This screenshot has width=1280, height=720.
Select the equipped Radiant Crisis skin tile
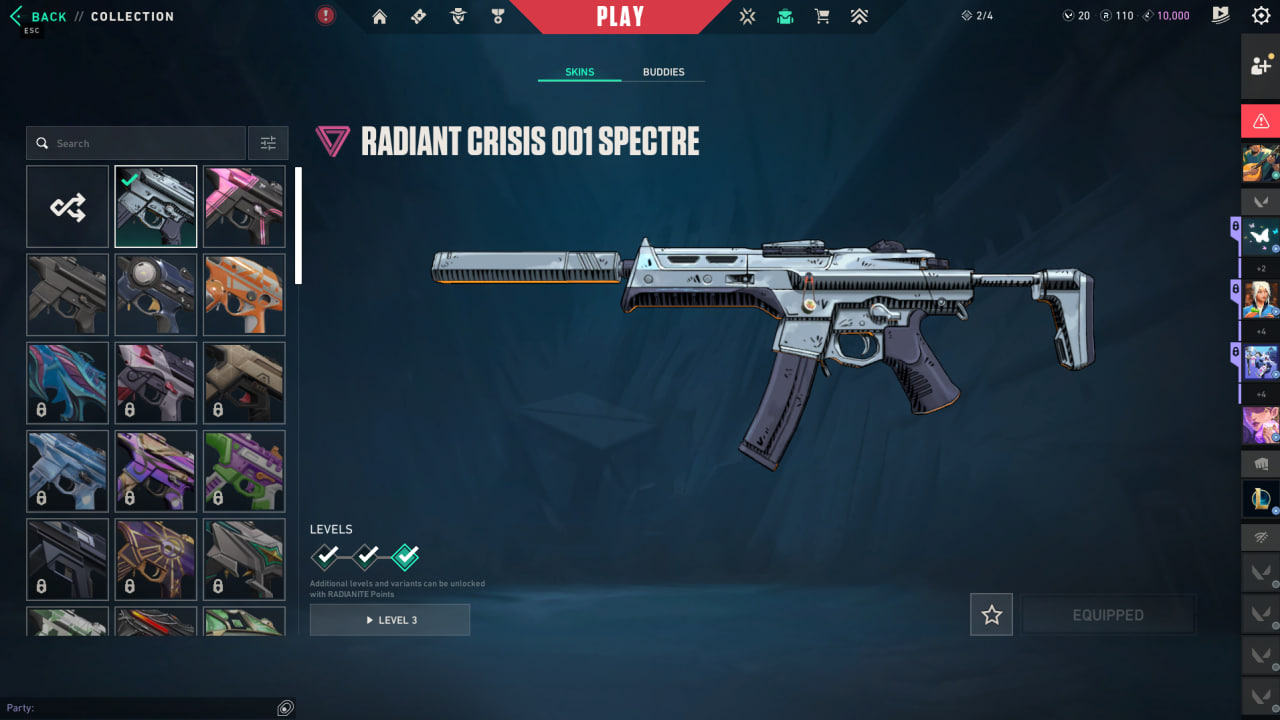[x=156, y=207]
